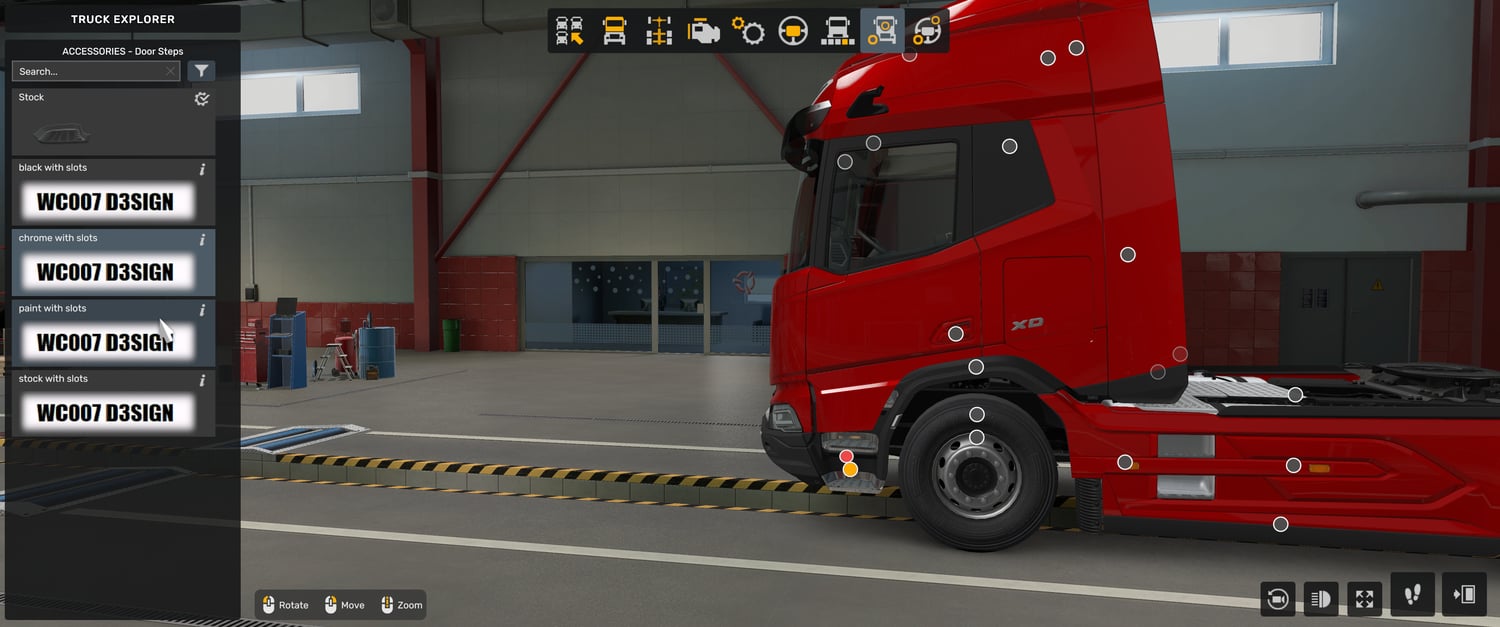
Task: Open the truck selection toolbar icon
Action: tap(570, 31)
